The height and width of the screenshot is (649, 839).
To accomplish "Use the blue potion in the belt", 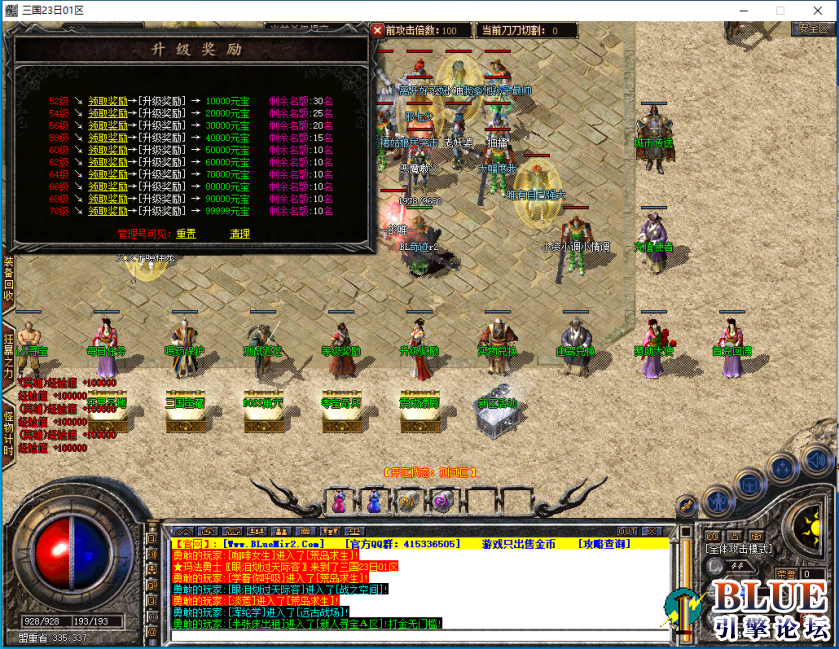I will pos(374,500).
